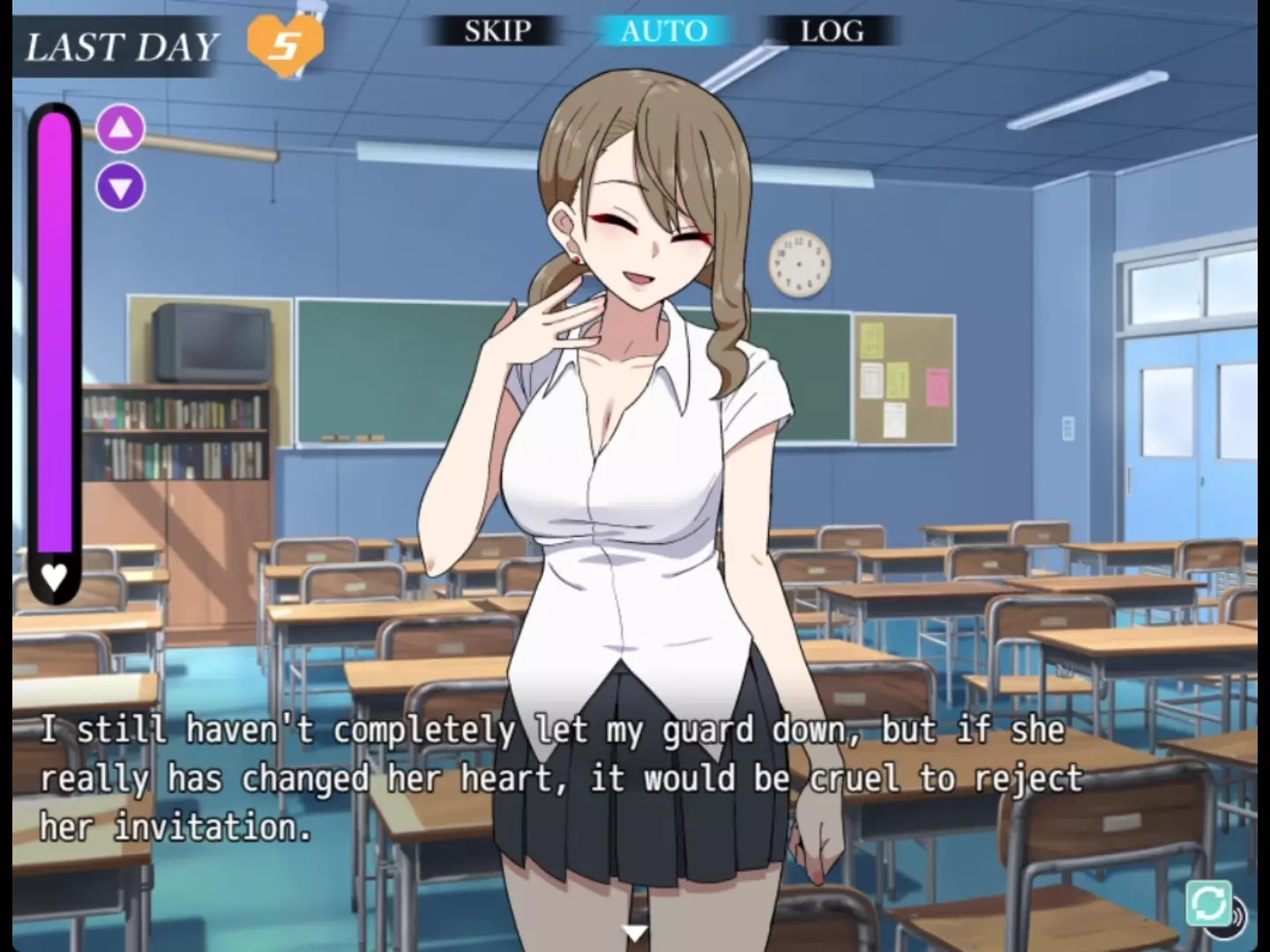This screenshot has width=1270, height=952.
Task: Click the purple up arrow button
Action: (x=121, y=129)
